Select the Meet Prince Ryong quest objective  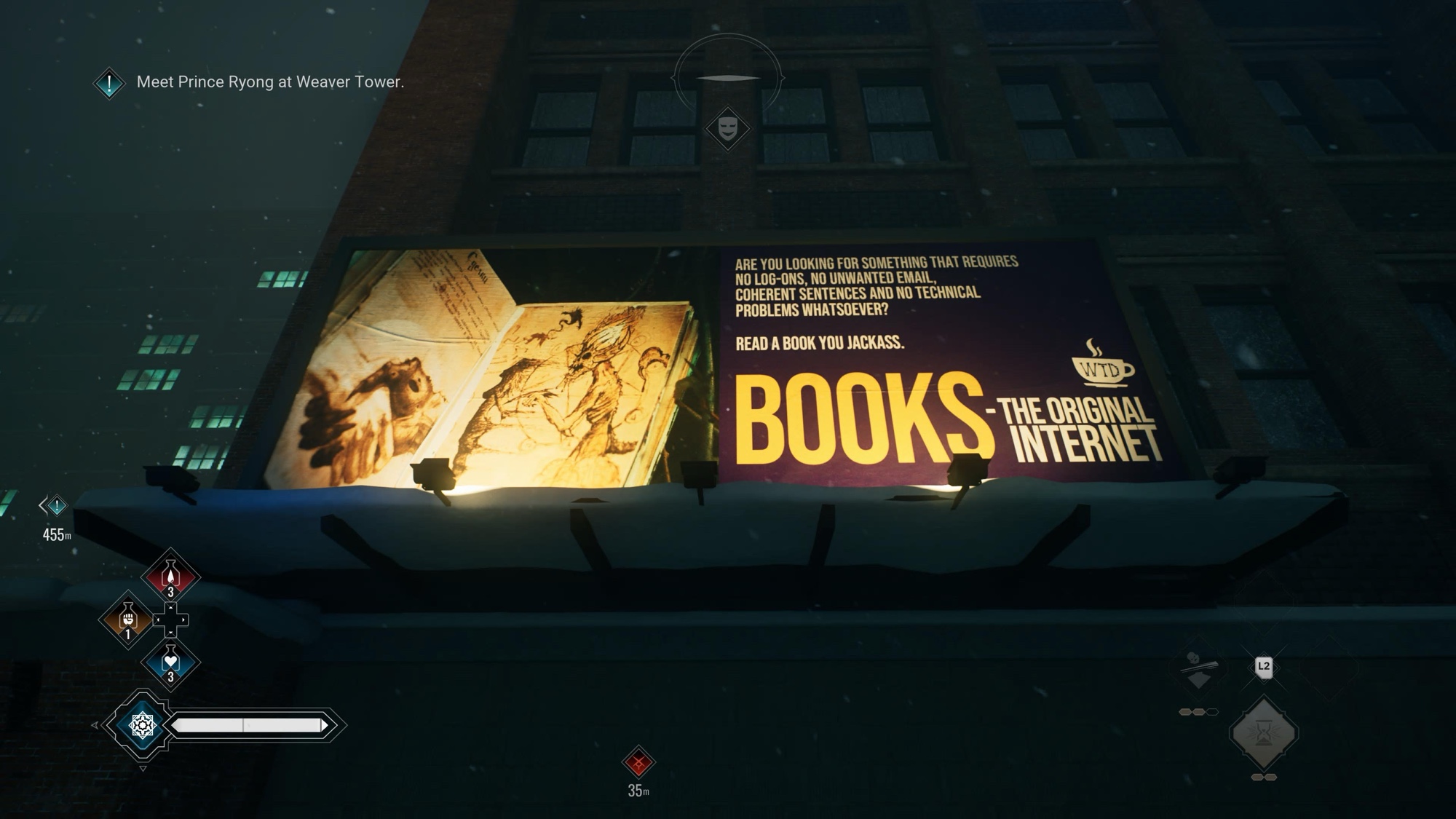click(269, 82)
